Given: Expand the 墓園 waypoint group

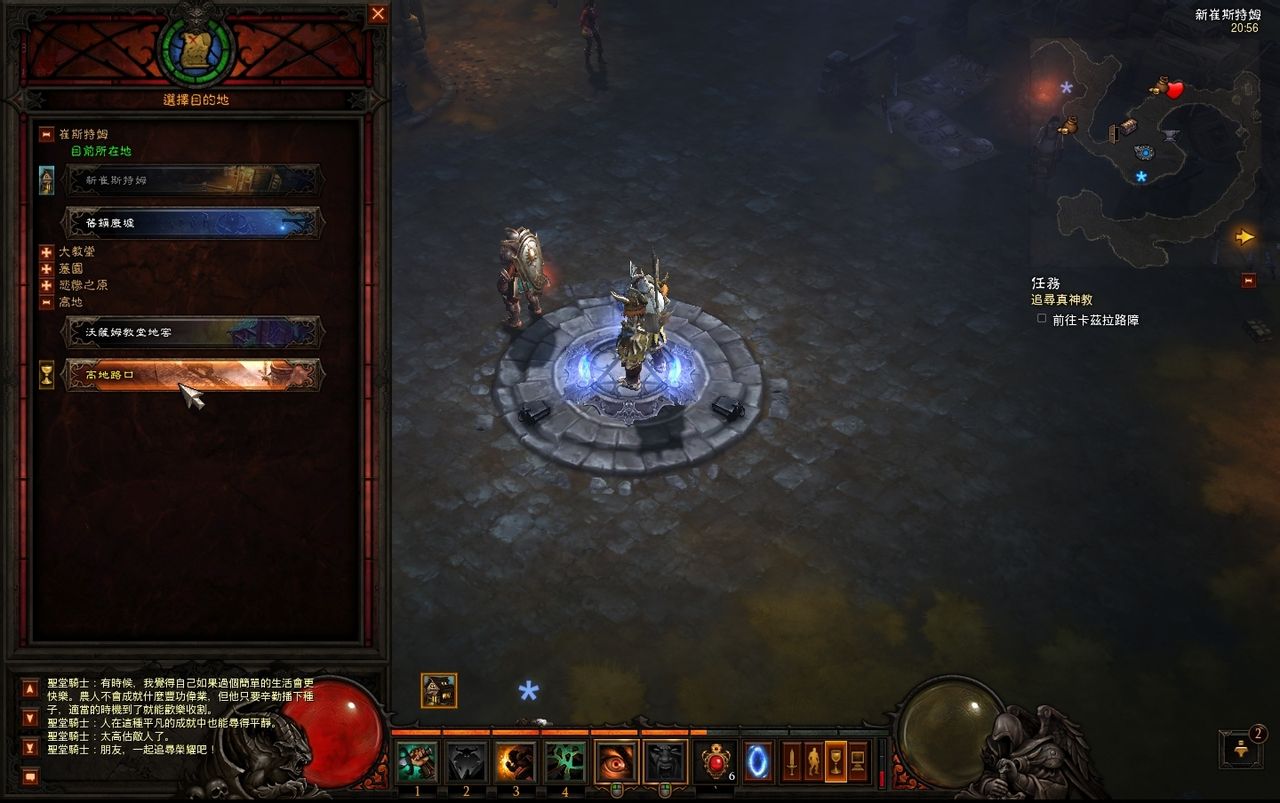Looking at the screenshot, I should tap(46, 269).
